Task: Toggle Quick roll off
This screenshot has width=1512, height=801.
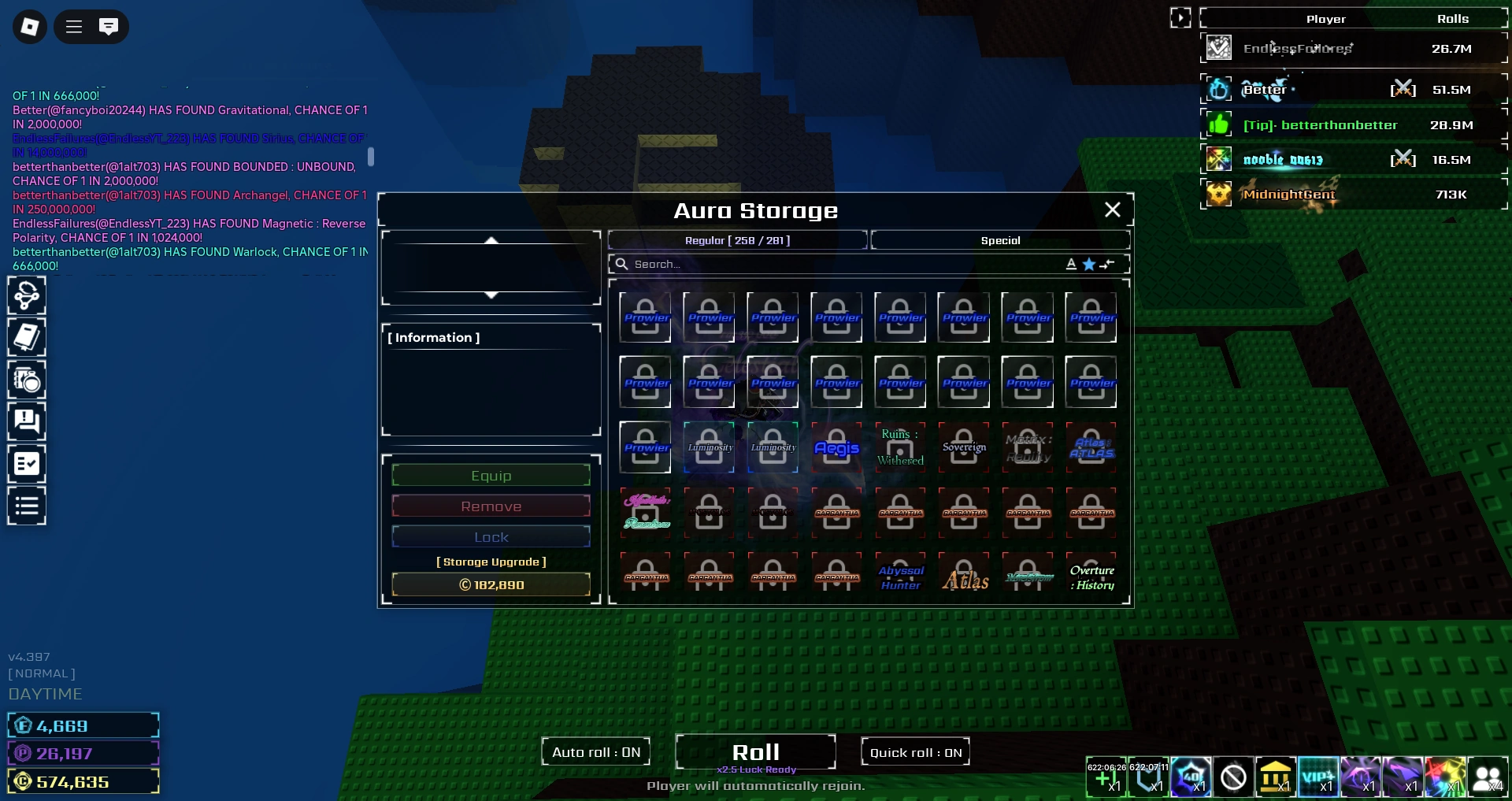Action: (x=914, y=751)
